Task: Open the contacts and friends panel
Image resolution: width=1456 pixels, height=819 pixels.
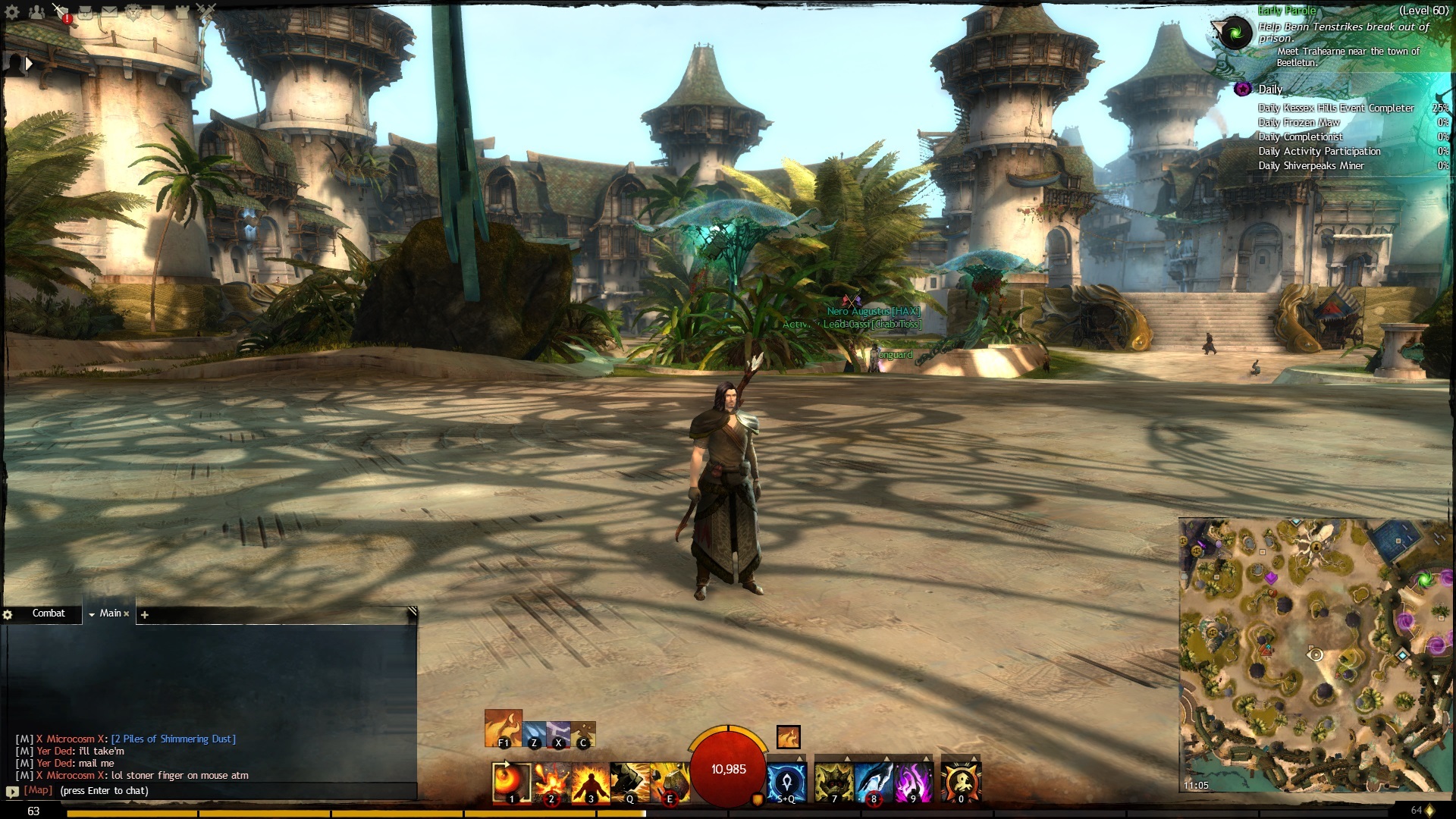Action: click(36, 12)
